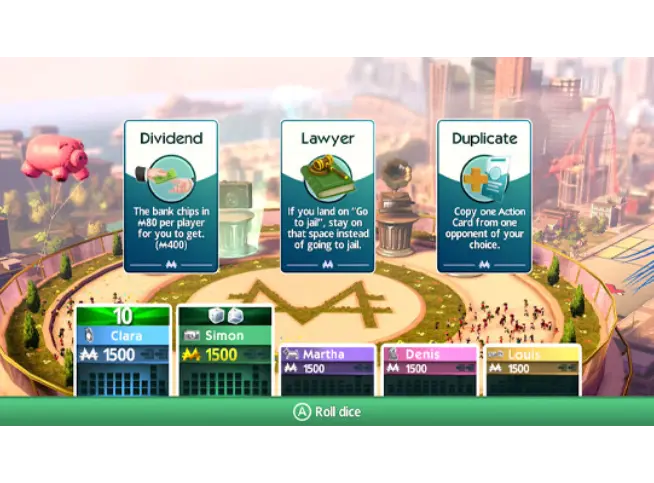Select Louis's player panel
The width and height of the screenshot is (654, 483).
pos(531,368)
